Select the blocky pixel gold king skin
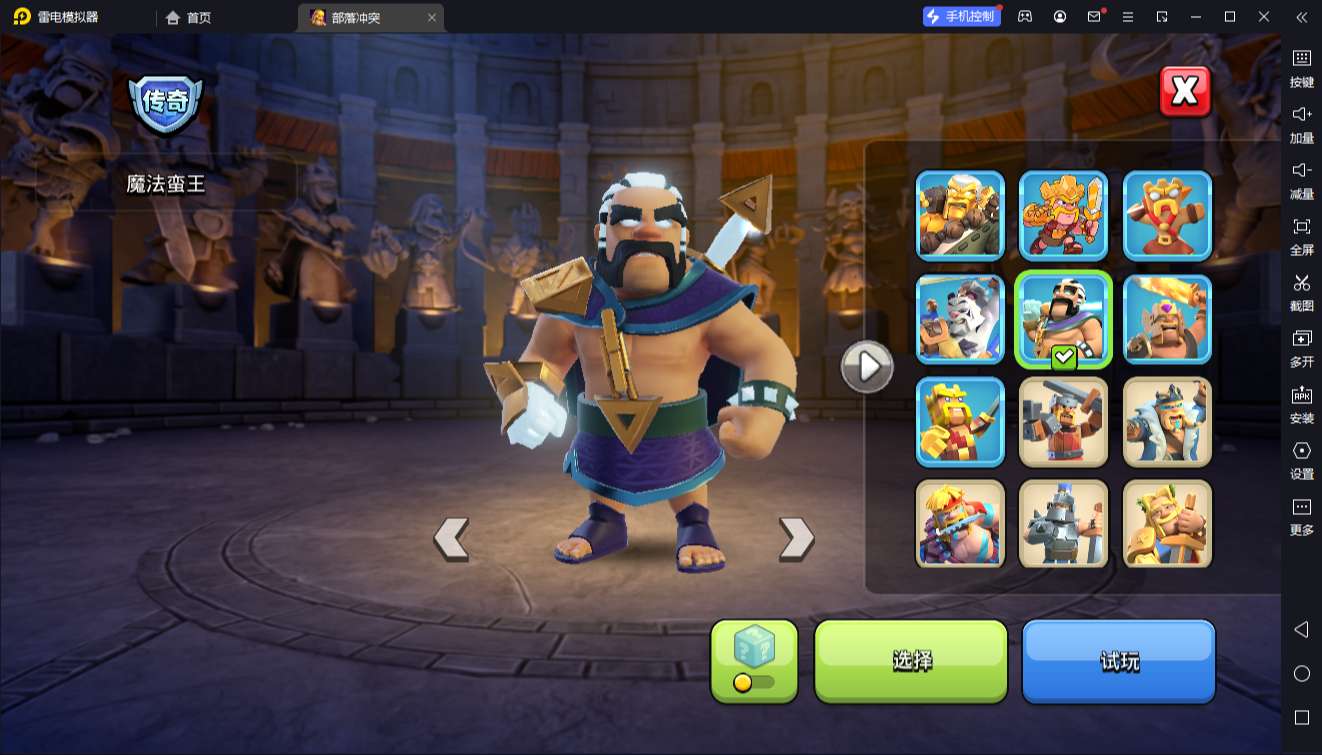The height and width of the screenshot is (755, 1322). tap(960, 422)
